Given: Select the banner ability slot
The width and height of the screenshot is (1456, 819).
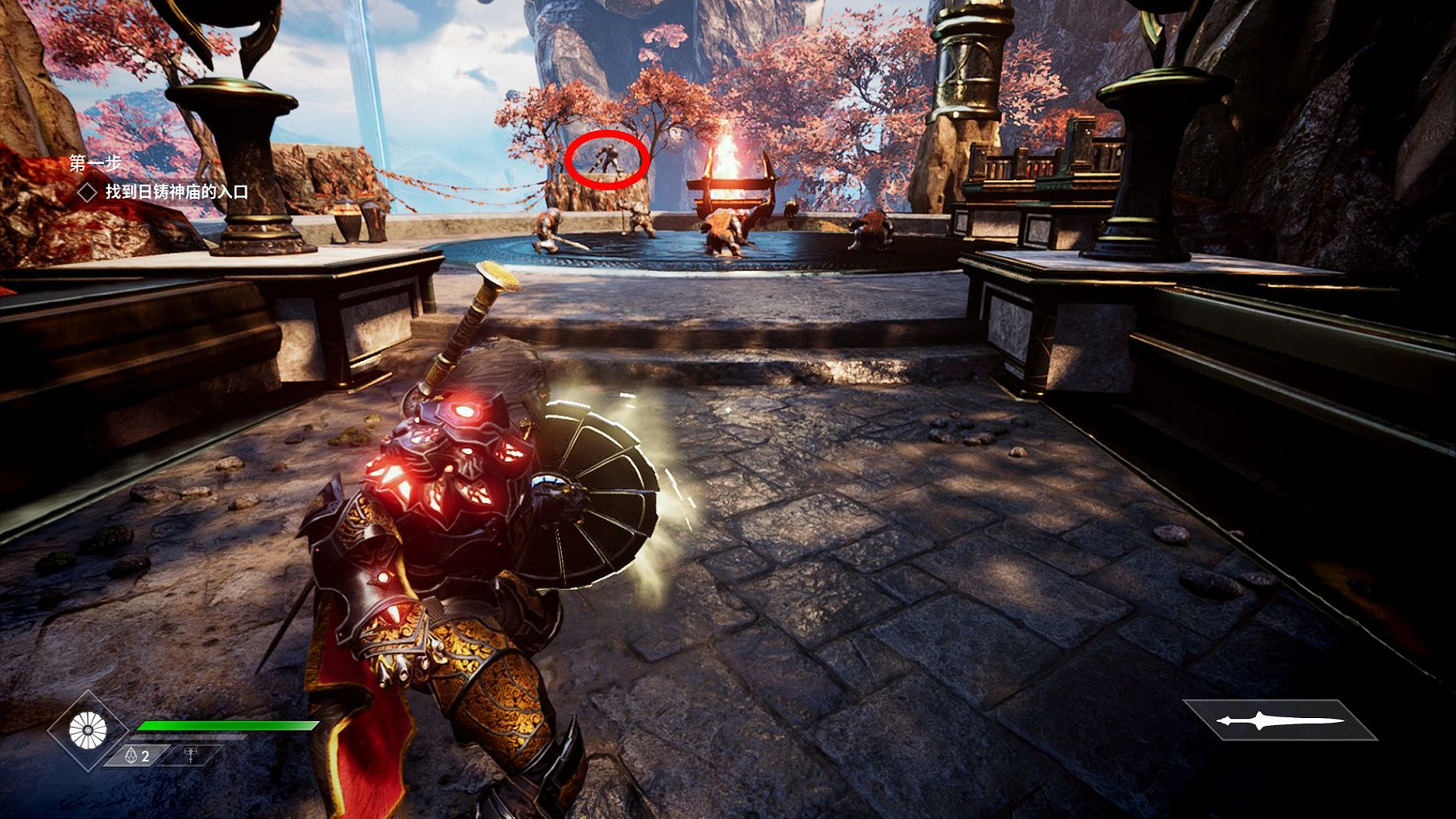Looking at the screenshot, I should pos(191,755).
